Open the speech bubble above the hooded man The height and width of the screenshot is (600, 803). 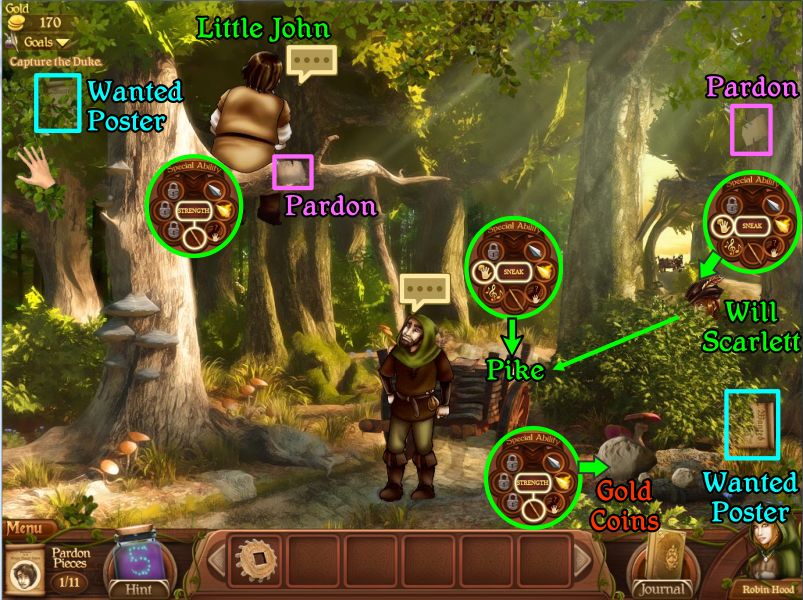(424, 292)
